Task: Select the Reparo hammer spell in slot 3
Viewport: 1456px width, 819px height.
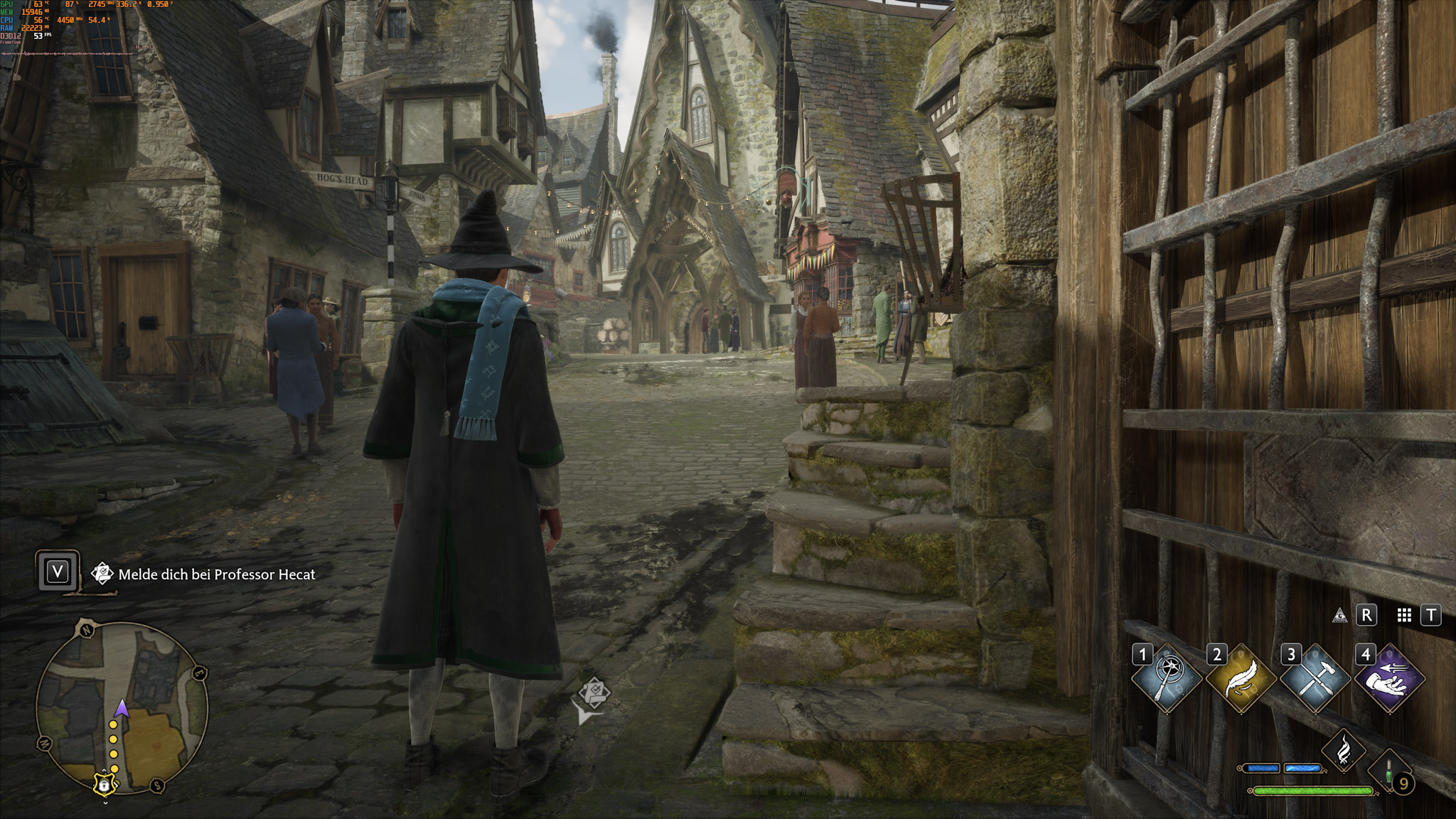Action: 1317,678
